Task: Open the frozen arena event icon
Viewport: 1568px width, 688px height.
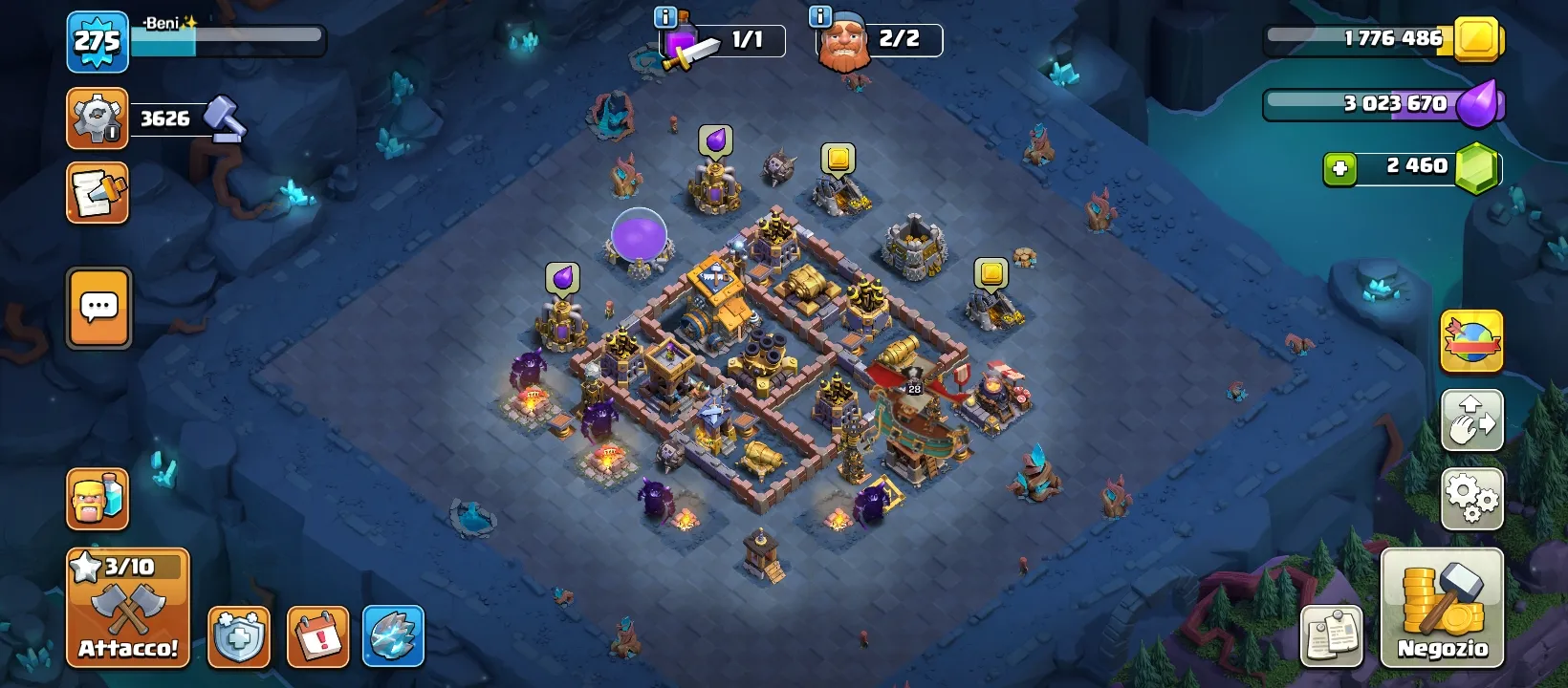Action: [x=392, y=634]
